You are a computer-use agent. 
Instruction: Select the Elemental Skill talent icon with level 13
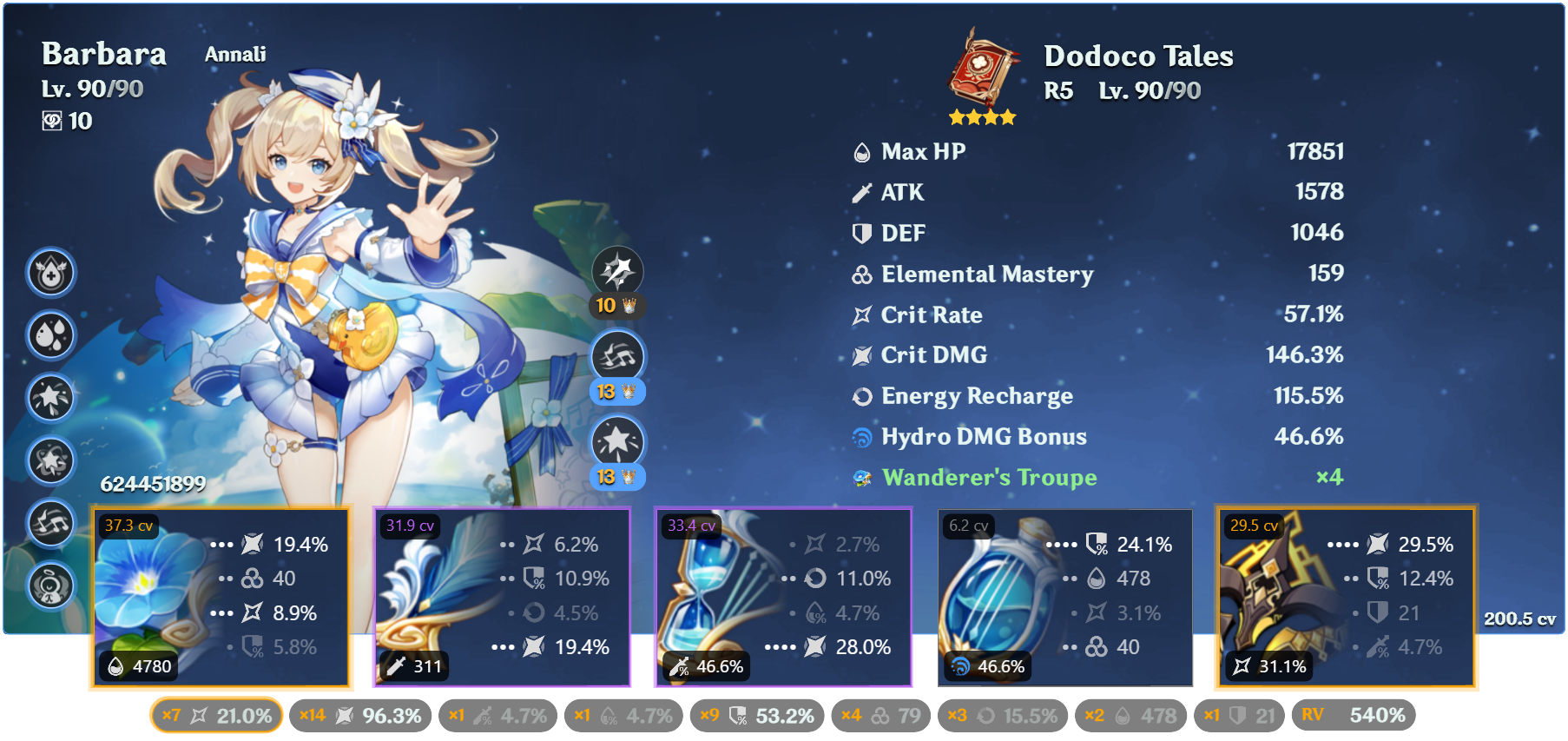(x=617, y=356)
